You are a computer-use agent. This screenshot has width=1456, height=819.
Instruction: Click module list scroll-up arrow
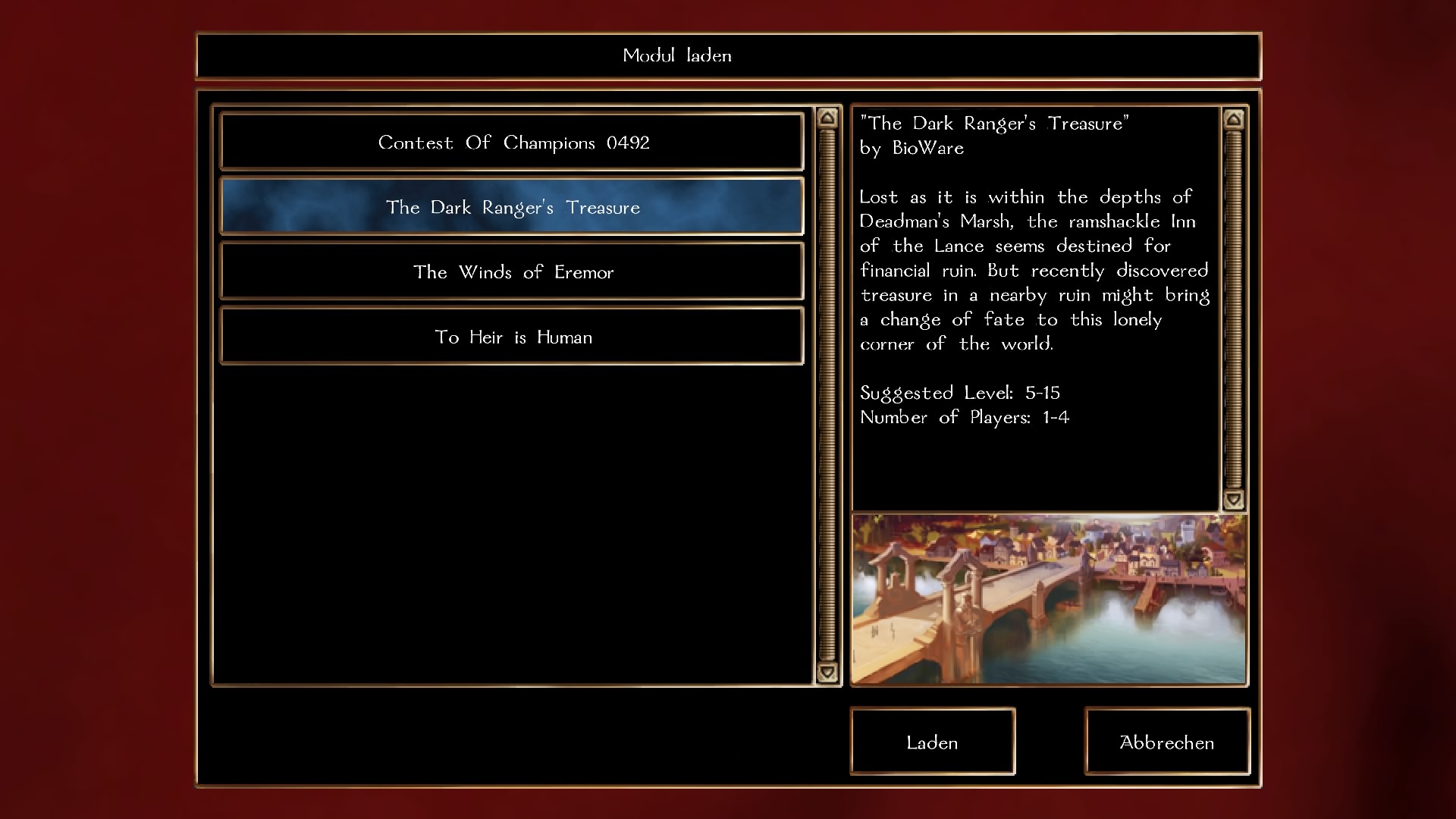tap(827, 118)
